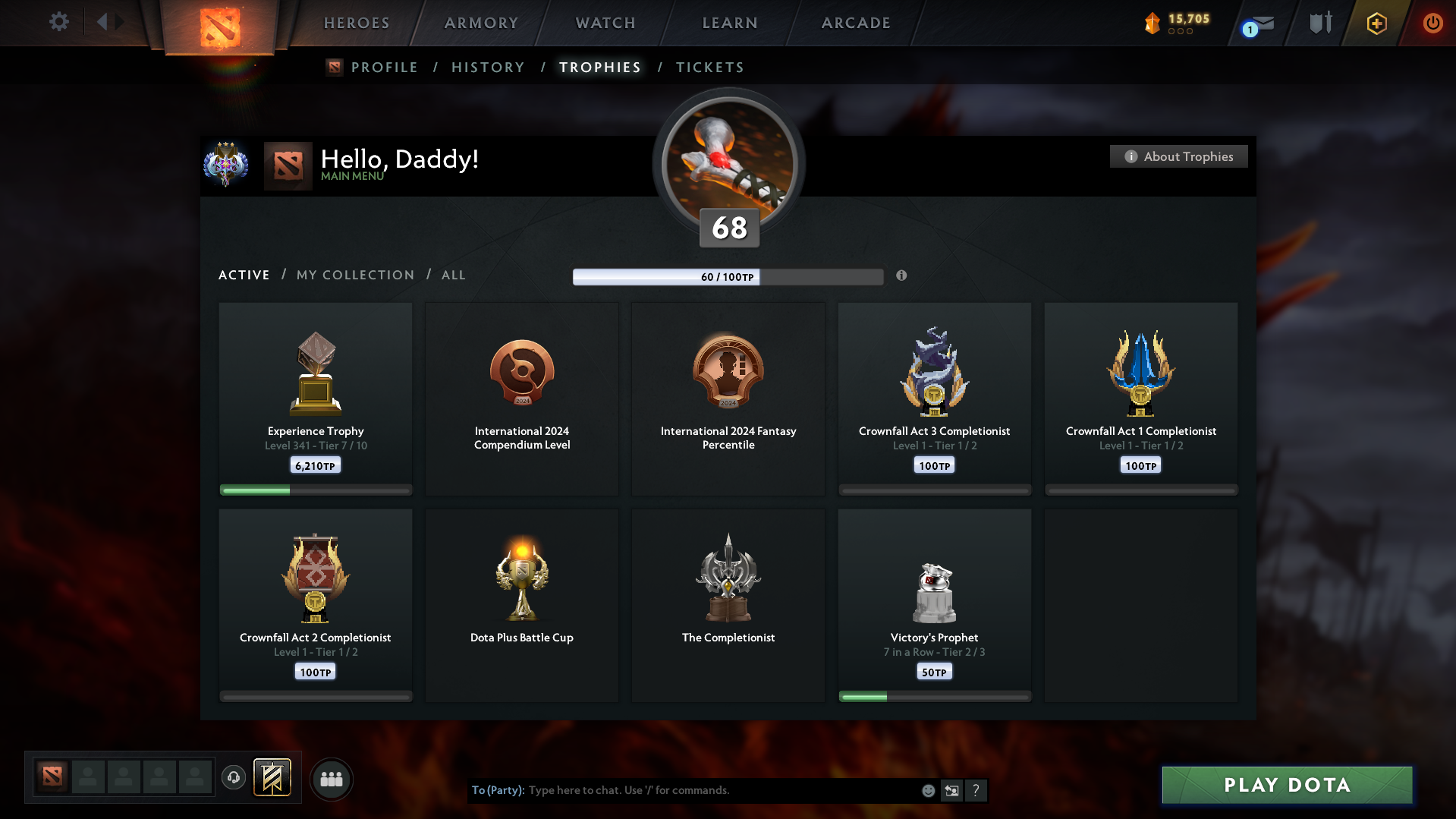This screenshot has width=1456, height=819.
Task: View the match History tab
Action: click(488, 68)
